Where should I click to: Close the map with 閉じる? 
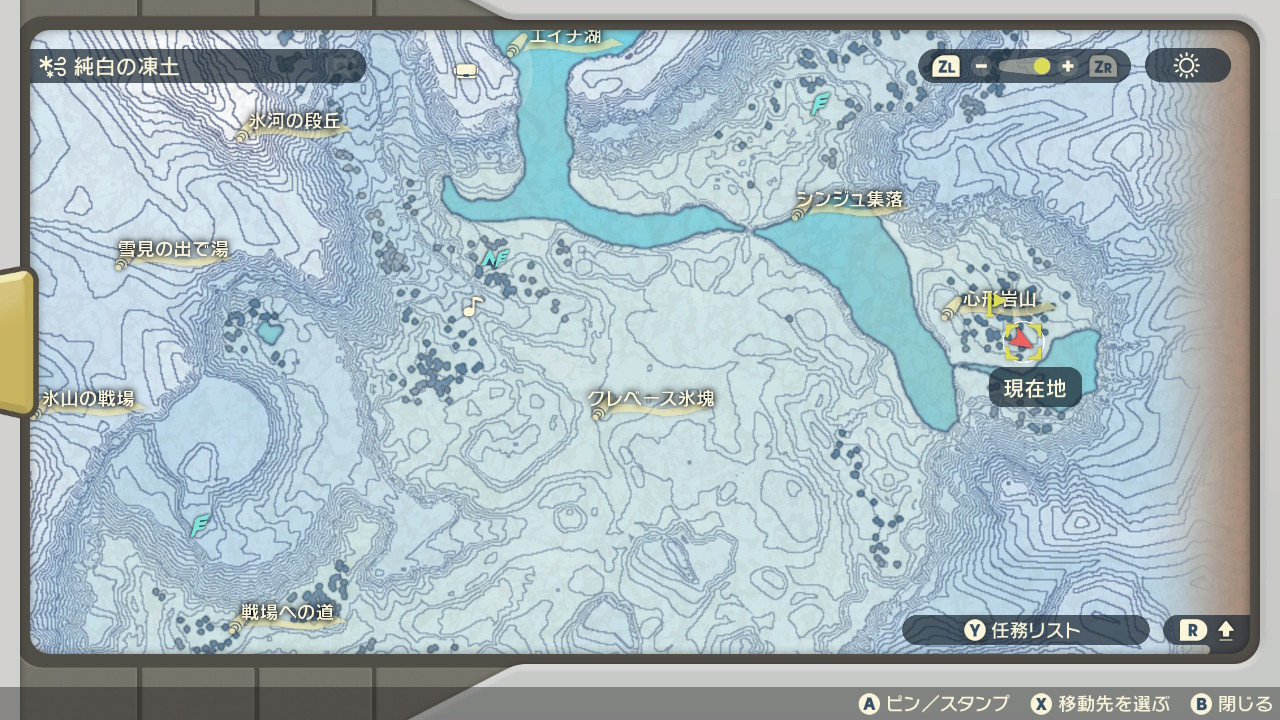point(1232,704)
